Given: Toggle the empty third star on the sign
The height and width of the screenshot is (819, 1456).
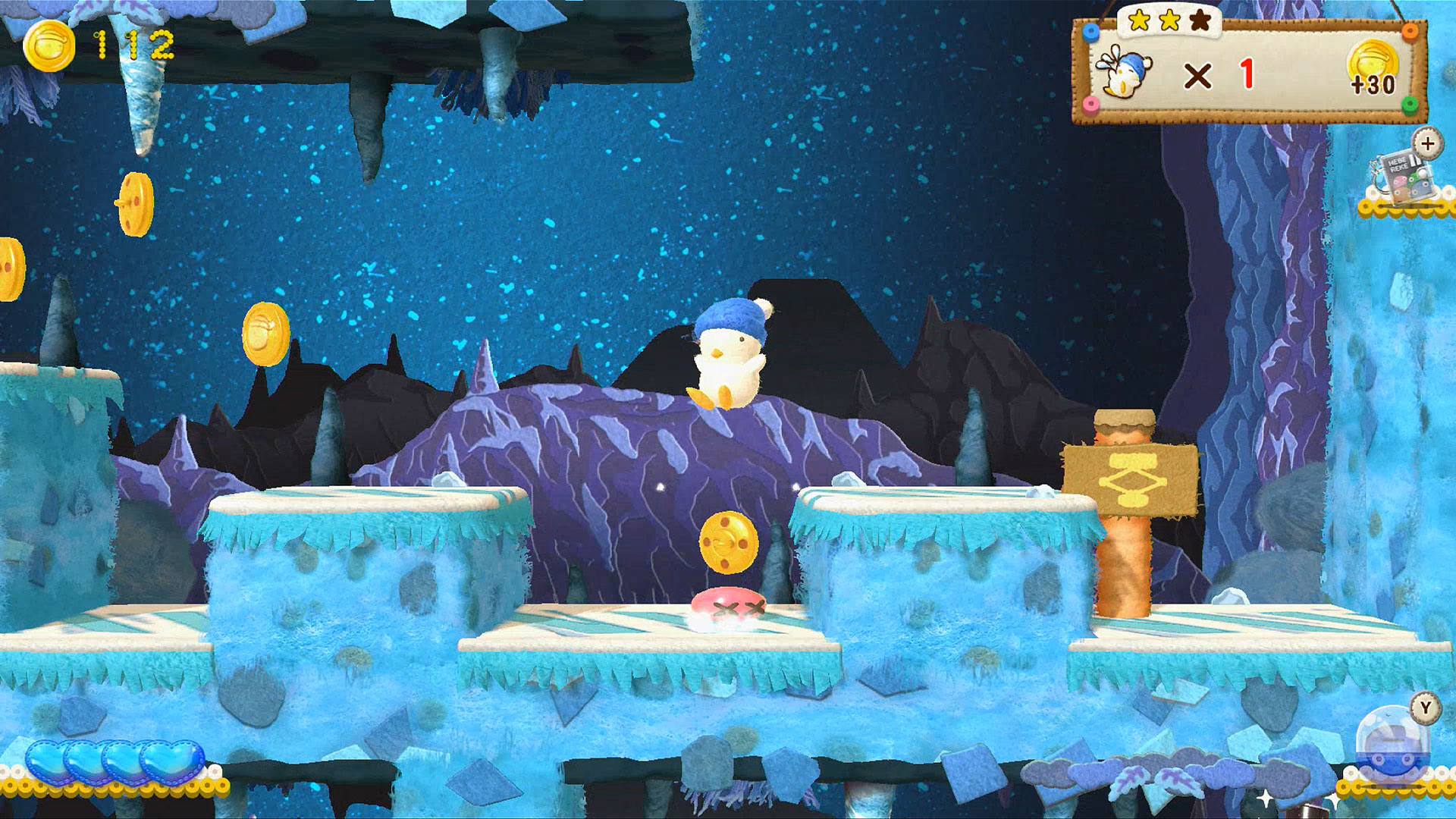Looking at the screenshot, I should (1200, 20).
